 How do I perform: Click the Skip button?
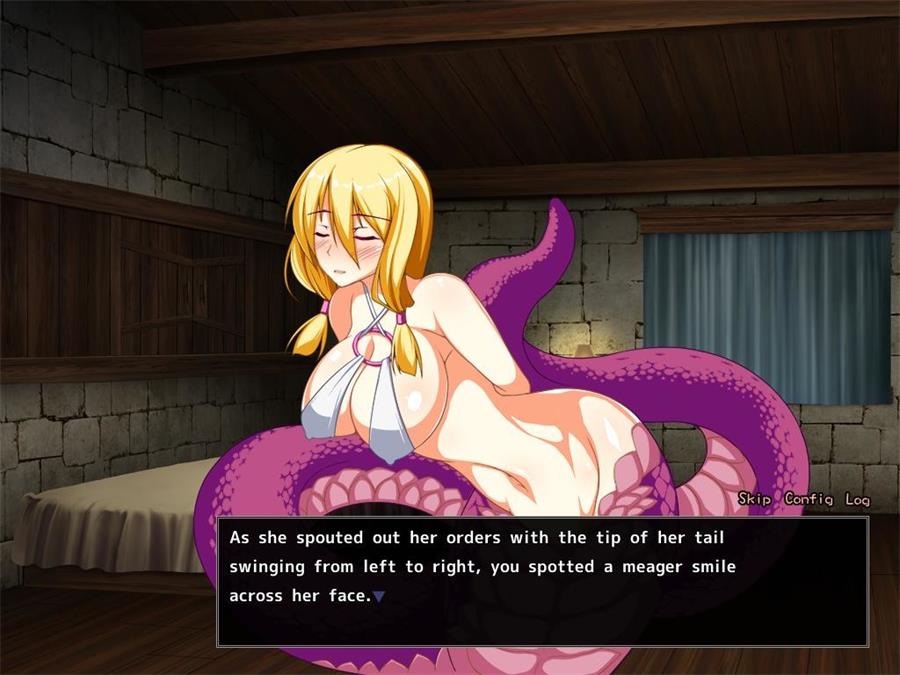coord(755,499)
